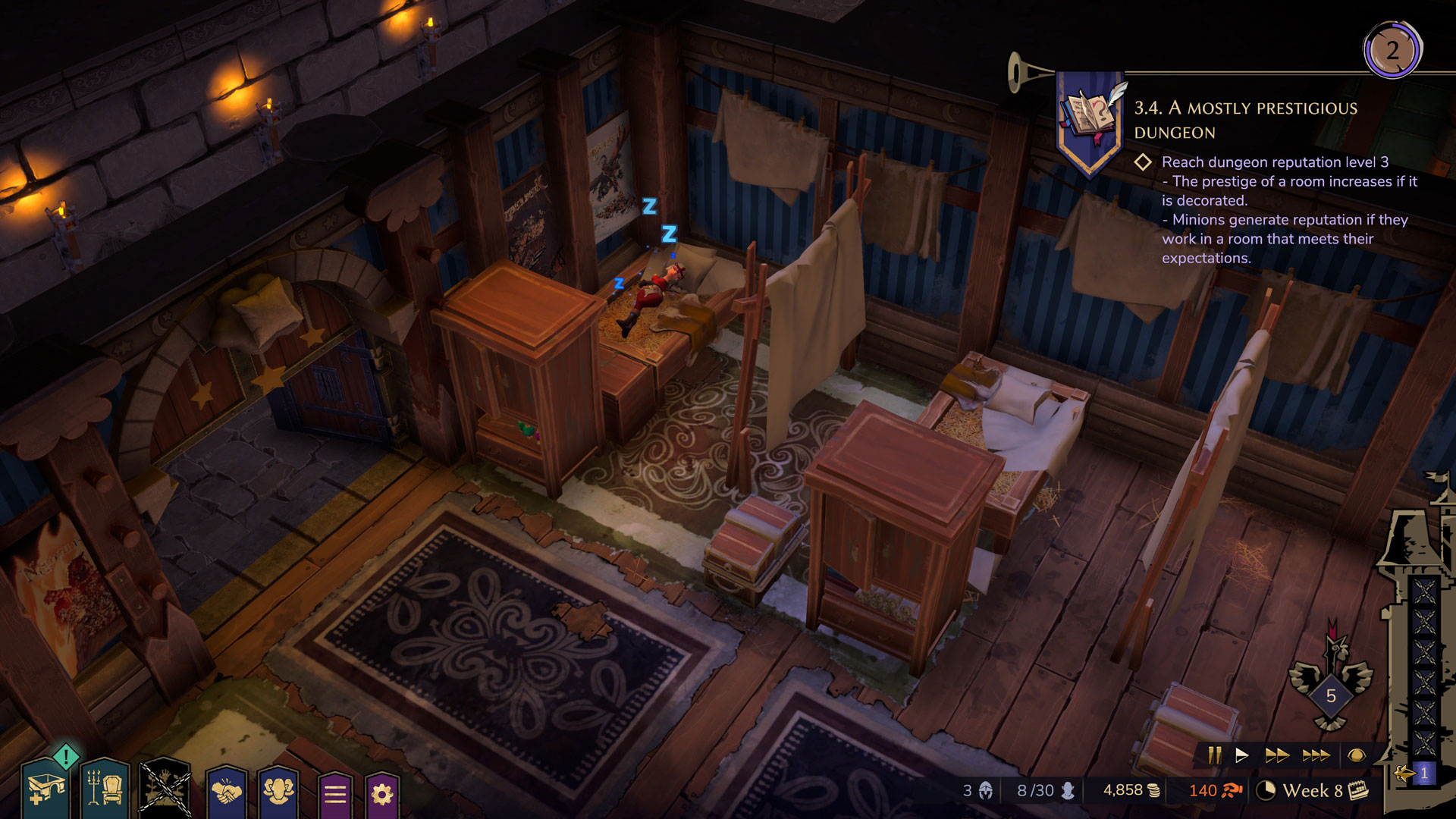
Task: Select floor 1 on the tower selector
Action: pyautogui.click(x=1423, y=773)
